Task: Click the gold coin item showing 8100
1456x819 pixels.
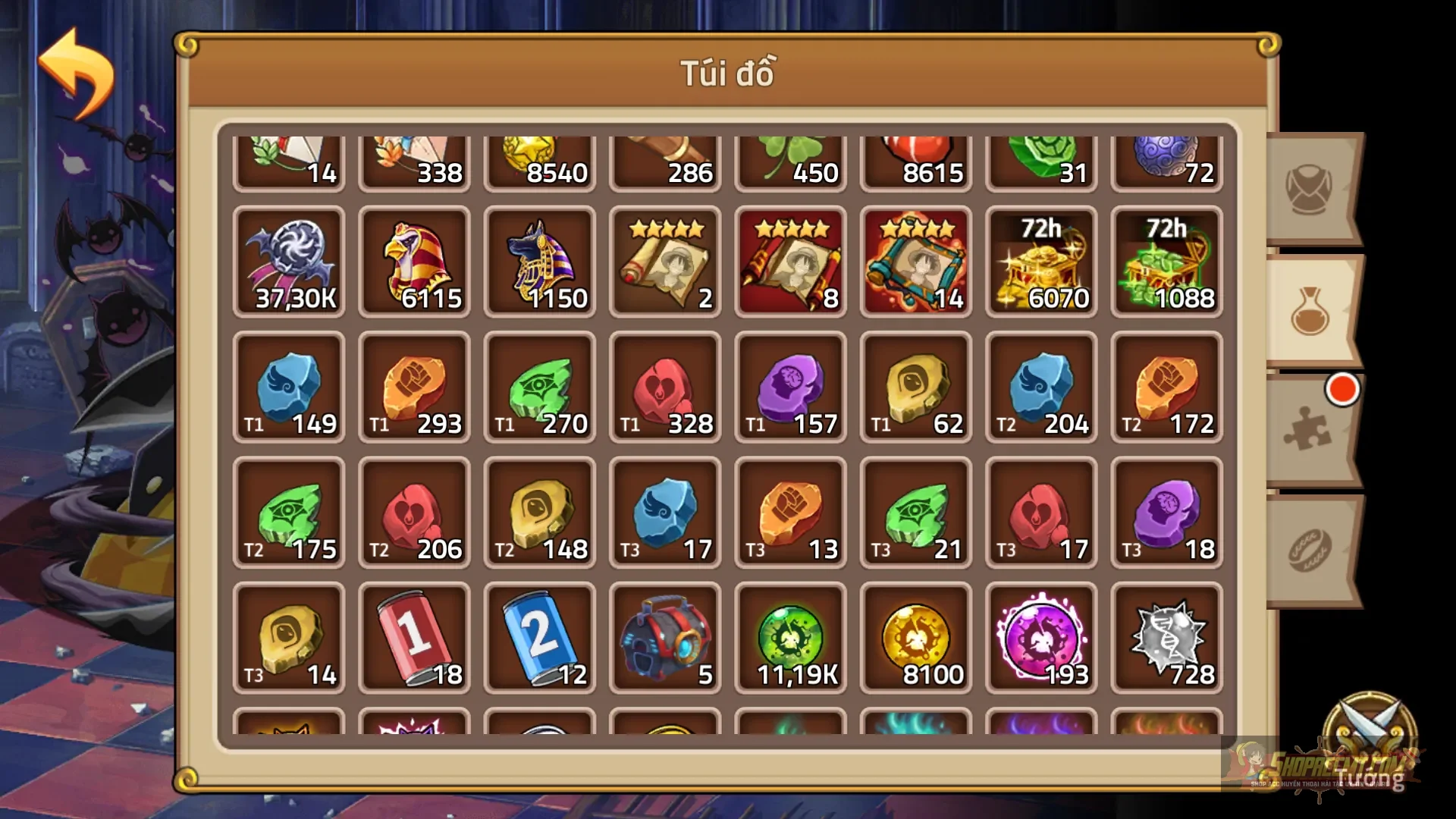Action: 915,637
